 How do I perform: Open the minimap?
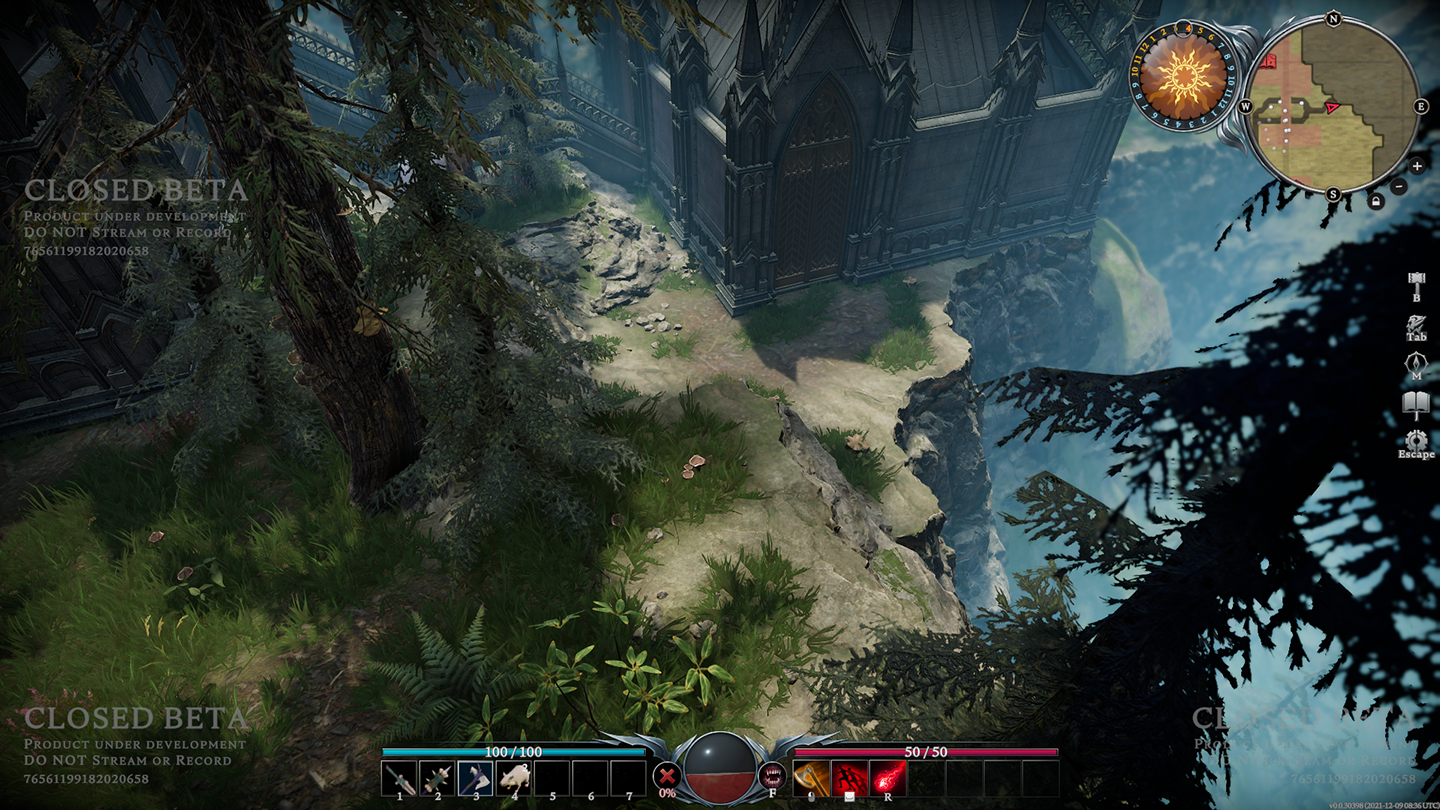[x=1332, y=105]
